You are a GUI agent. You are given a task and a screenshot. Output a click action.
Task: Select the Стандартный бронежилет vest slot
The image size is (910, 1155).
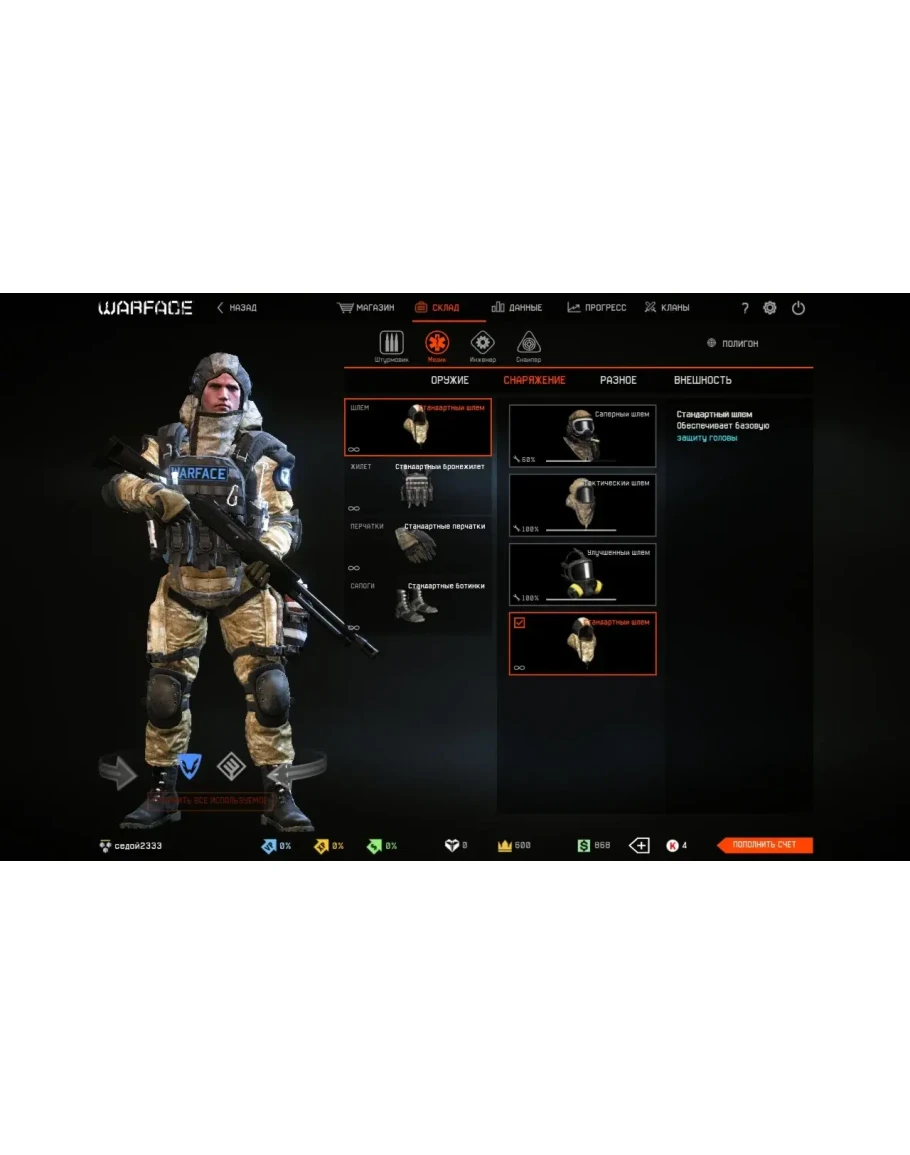point(418,486)
